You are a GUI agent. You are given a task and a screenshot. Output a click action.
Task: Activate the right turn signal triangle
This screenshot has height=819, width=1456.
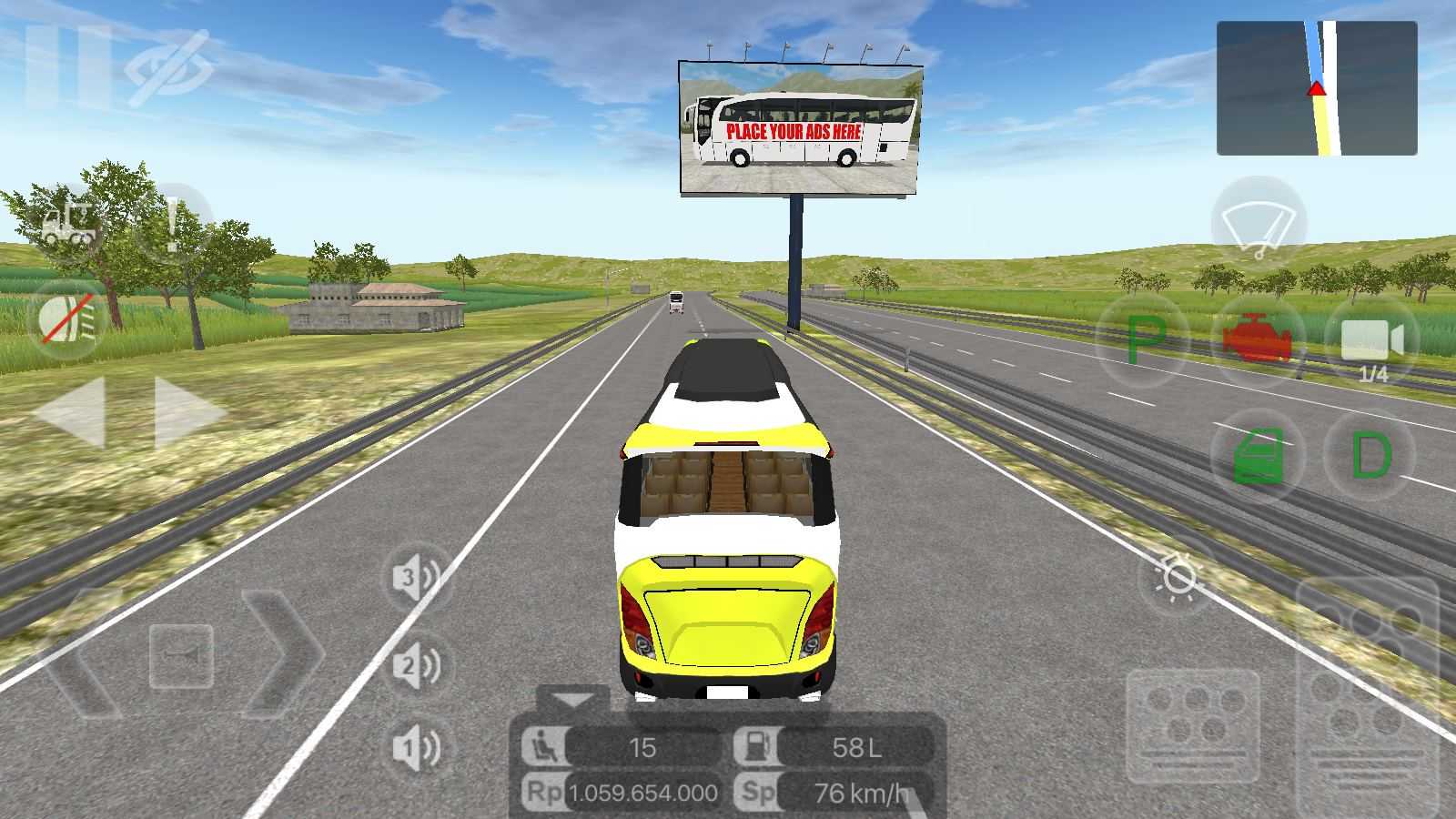point(189,412)
